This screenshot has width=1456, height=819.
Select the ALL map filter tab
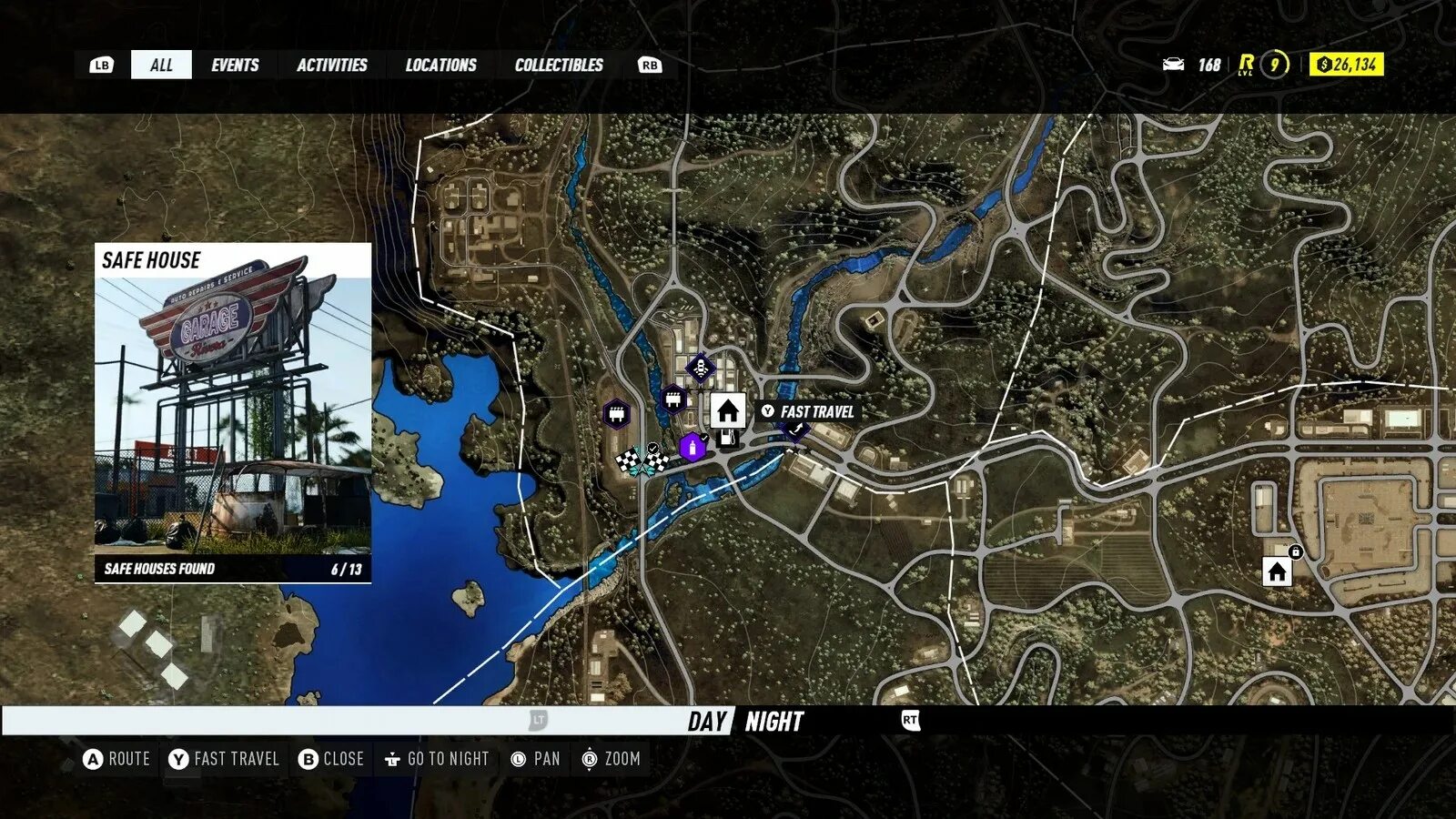(x=161, y=65)
